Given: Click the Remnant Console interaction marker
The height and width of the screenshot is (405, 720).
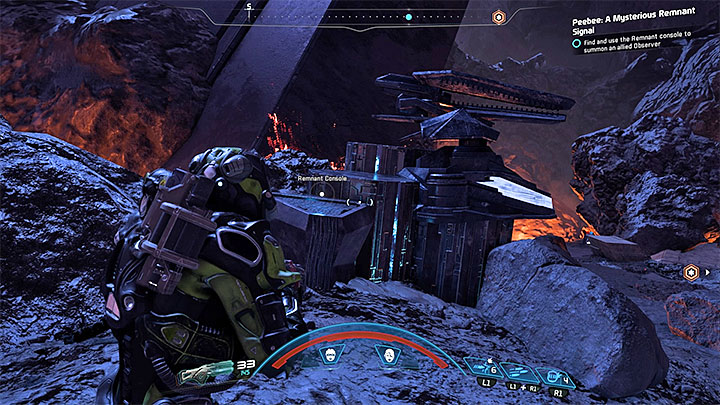Looking at the screenshot, I should coord(322,190).
